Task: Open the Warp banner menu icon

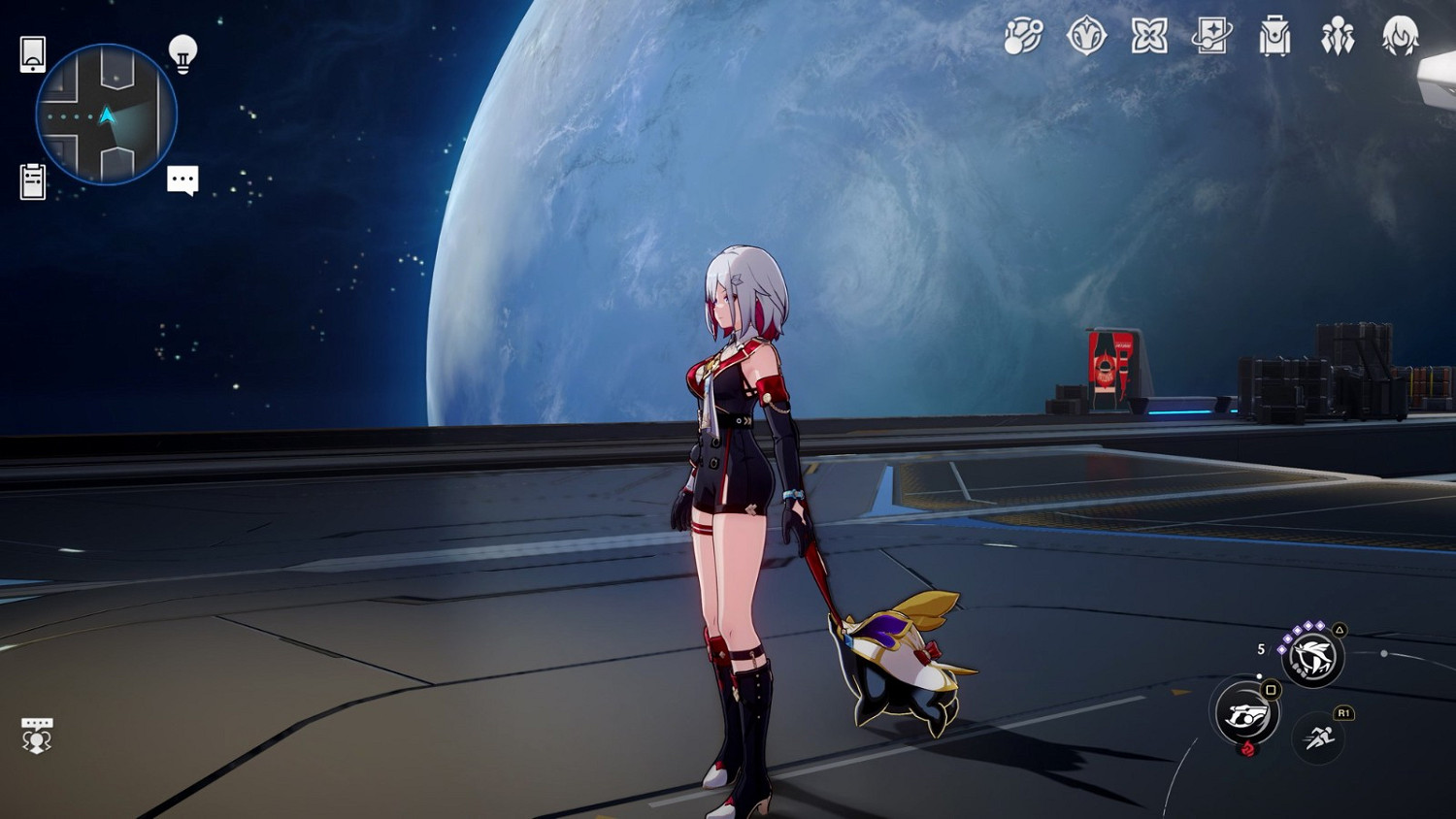Action: [x=1212, y=39]
